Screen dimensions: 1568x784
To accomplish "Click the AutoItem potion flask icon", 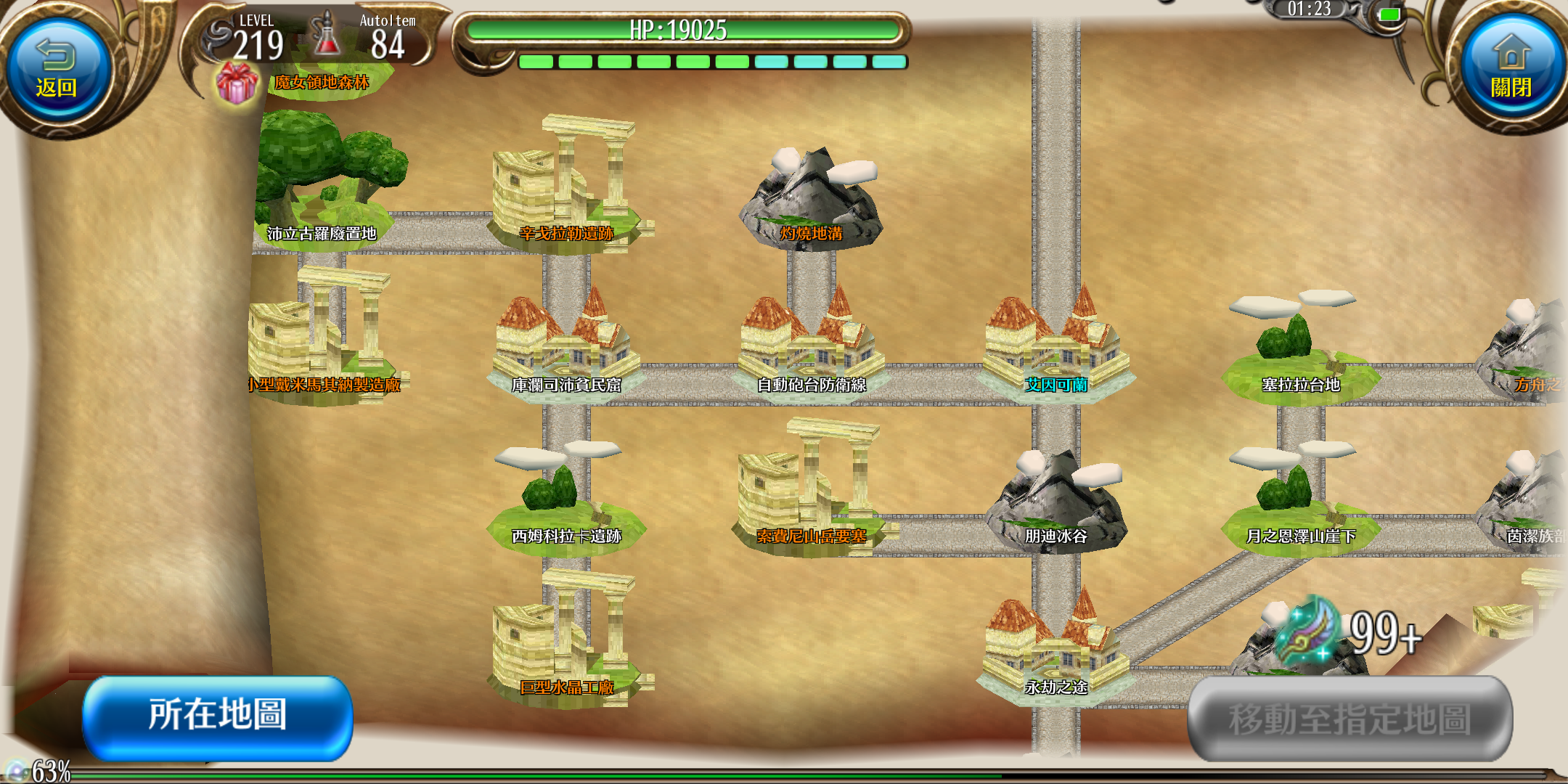I will (327, 36).
